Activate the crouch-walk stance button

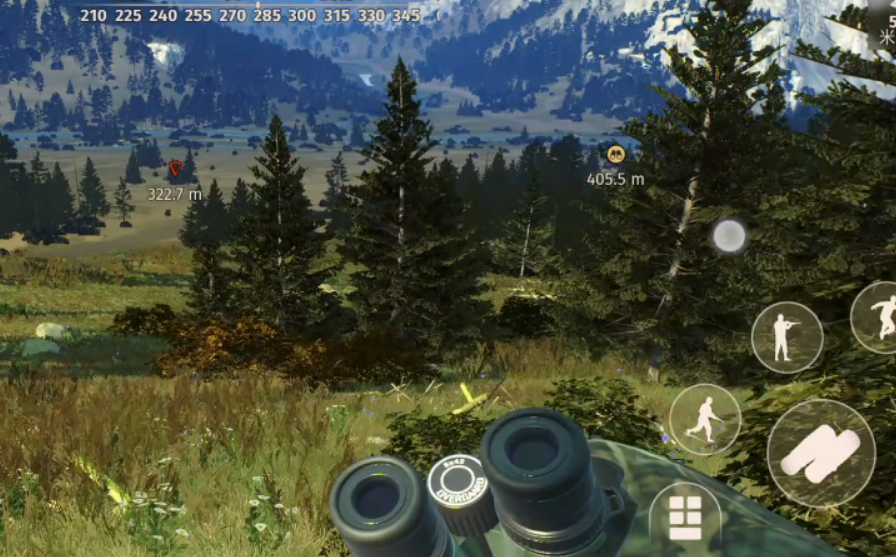(x=705, y=419)
